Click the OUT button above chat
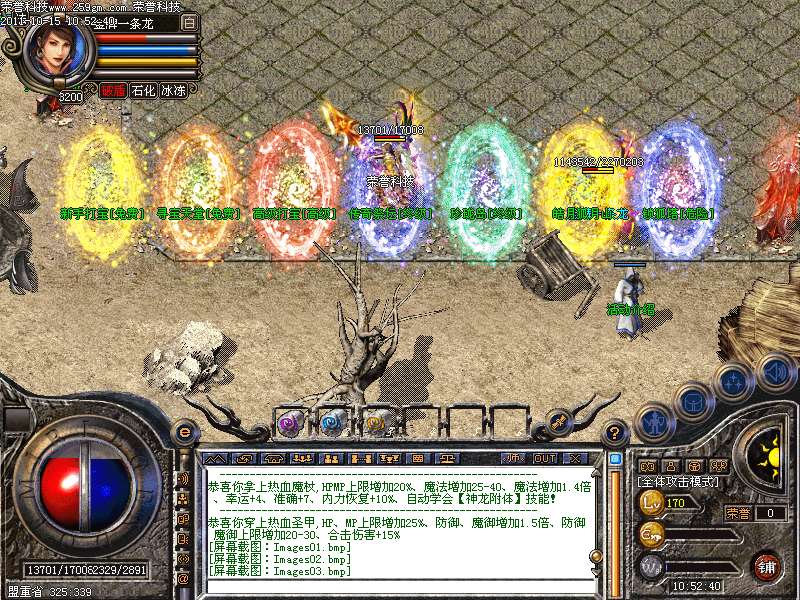 point(545,457)
